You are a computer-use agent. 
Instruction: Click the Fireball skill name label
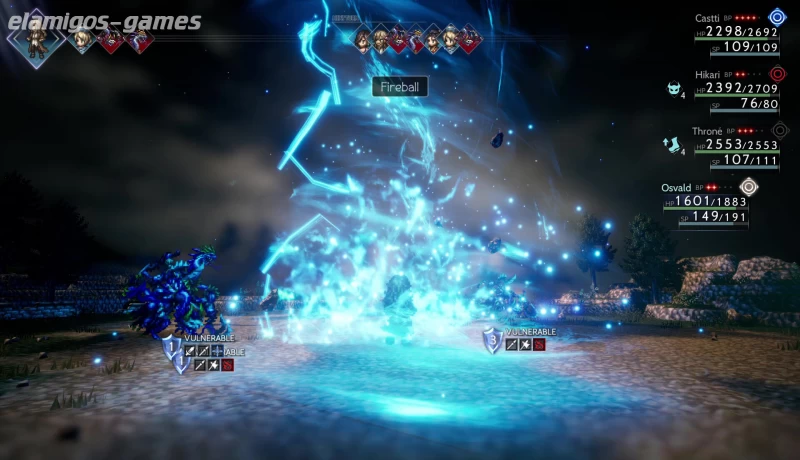click(400, 87)
